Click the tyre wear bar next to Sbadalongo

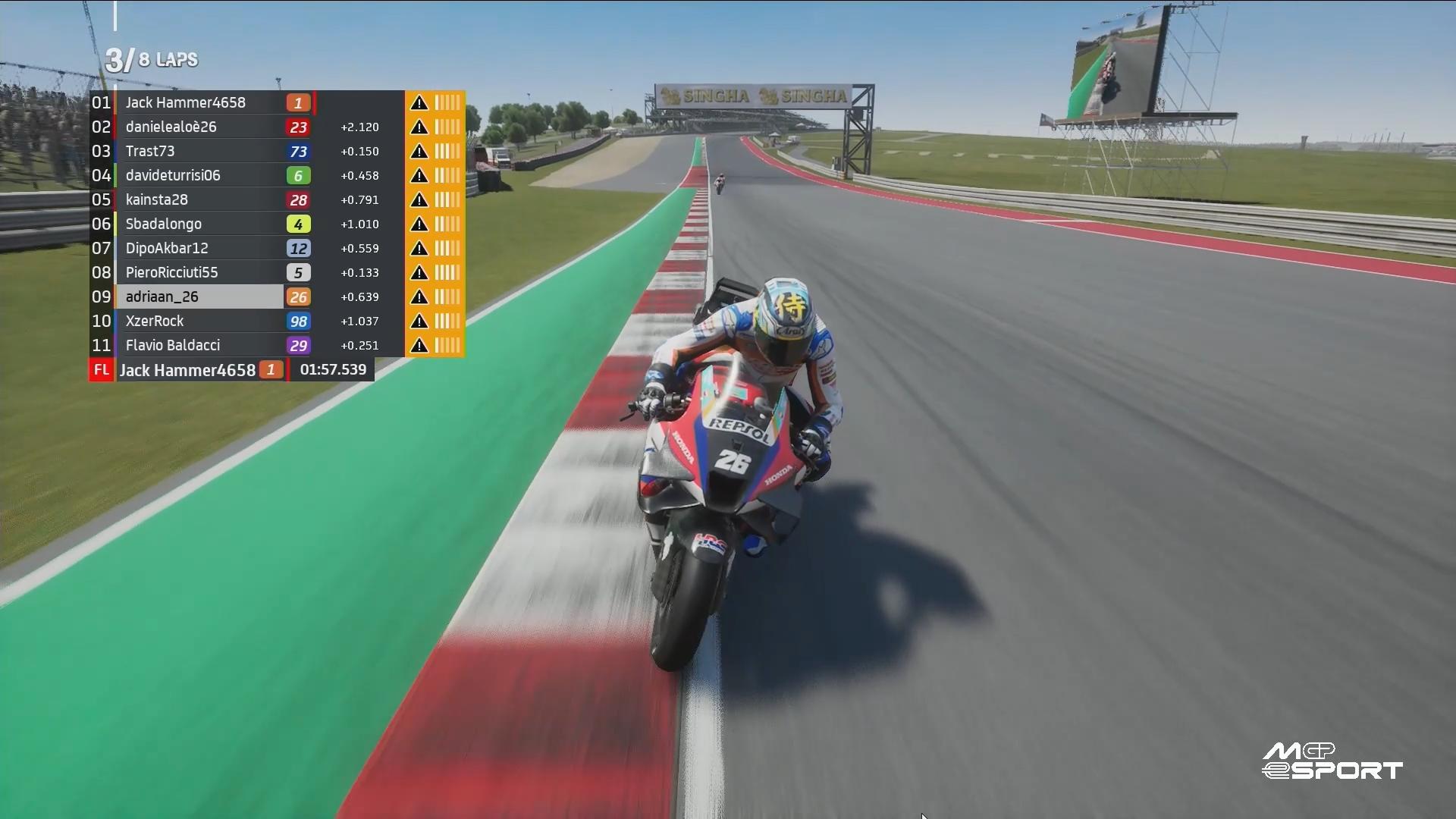(447, 224)
